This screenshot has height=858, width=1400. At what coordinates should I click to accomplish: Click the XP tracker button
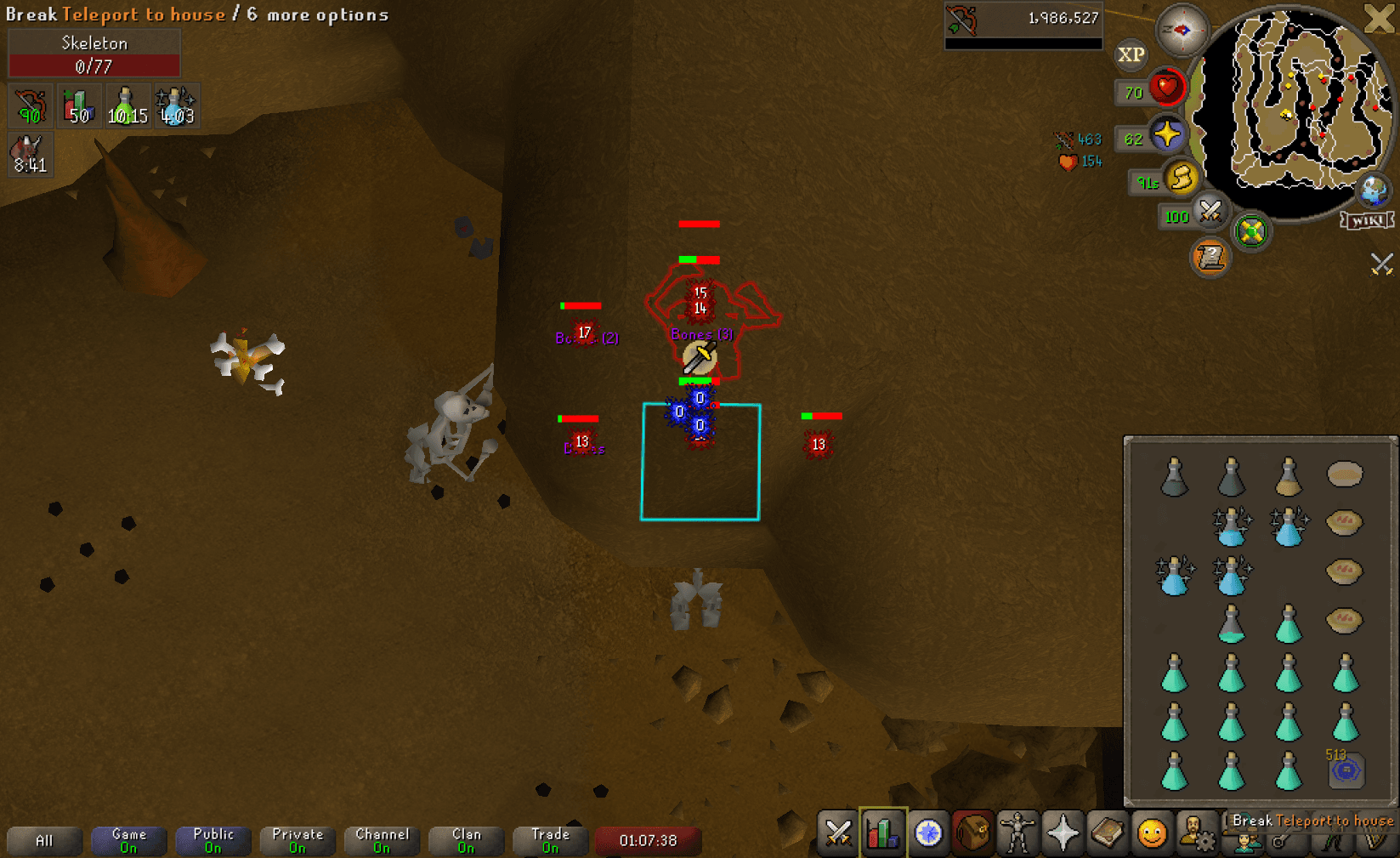[x=1131, y=55]
